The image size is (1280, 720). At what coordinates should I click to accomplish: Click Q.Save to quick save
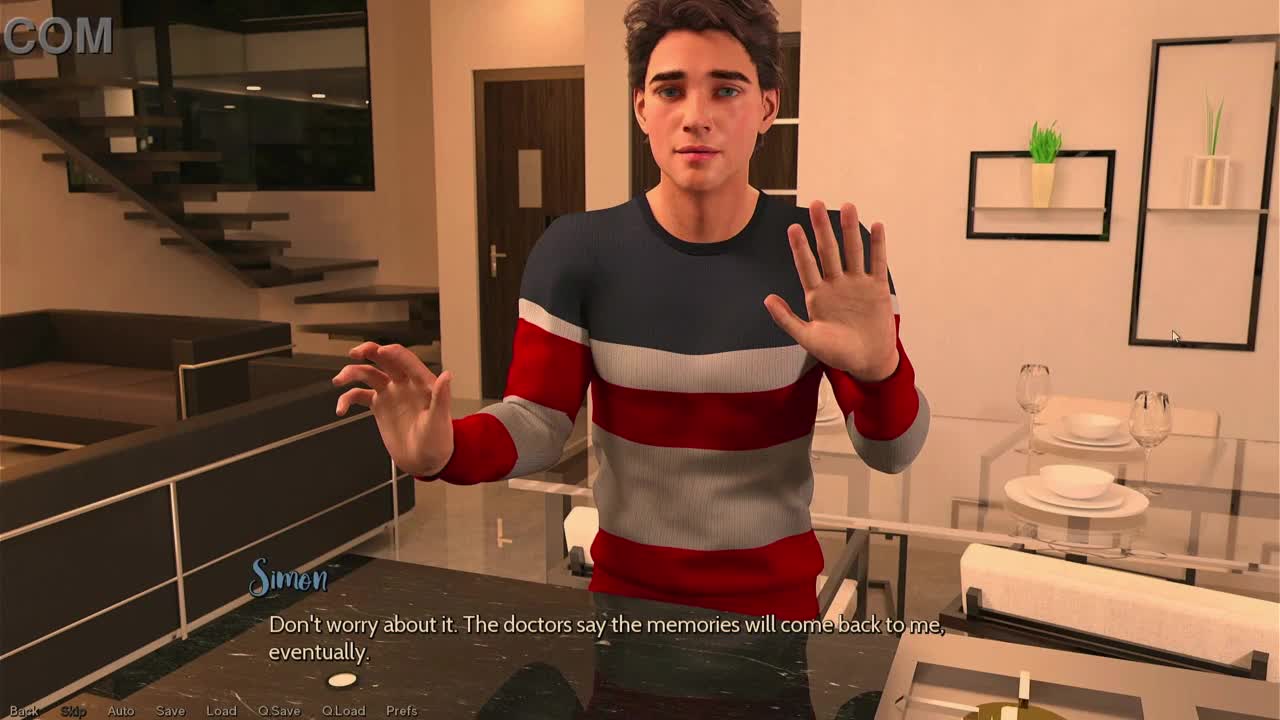[279, 711]
